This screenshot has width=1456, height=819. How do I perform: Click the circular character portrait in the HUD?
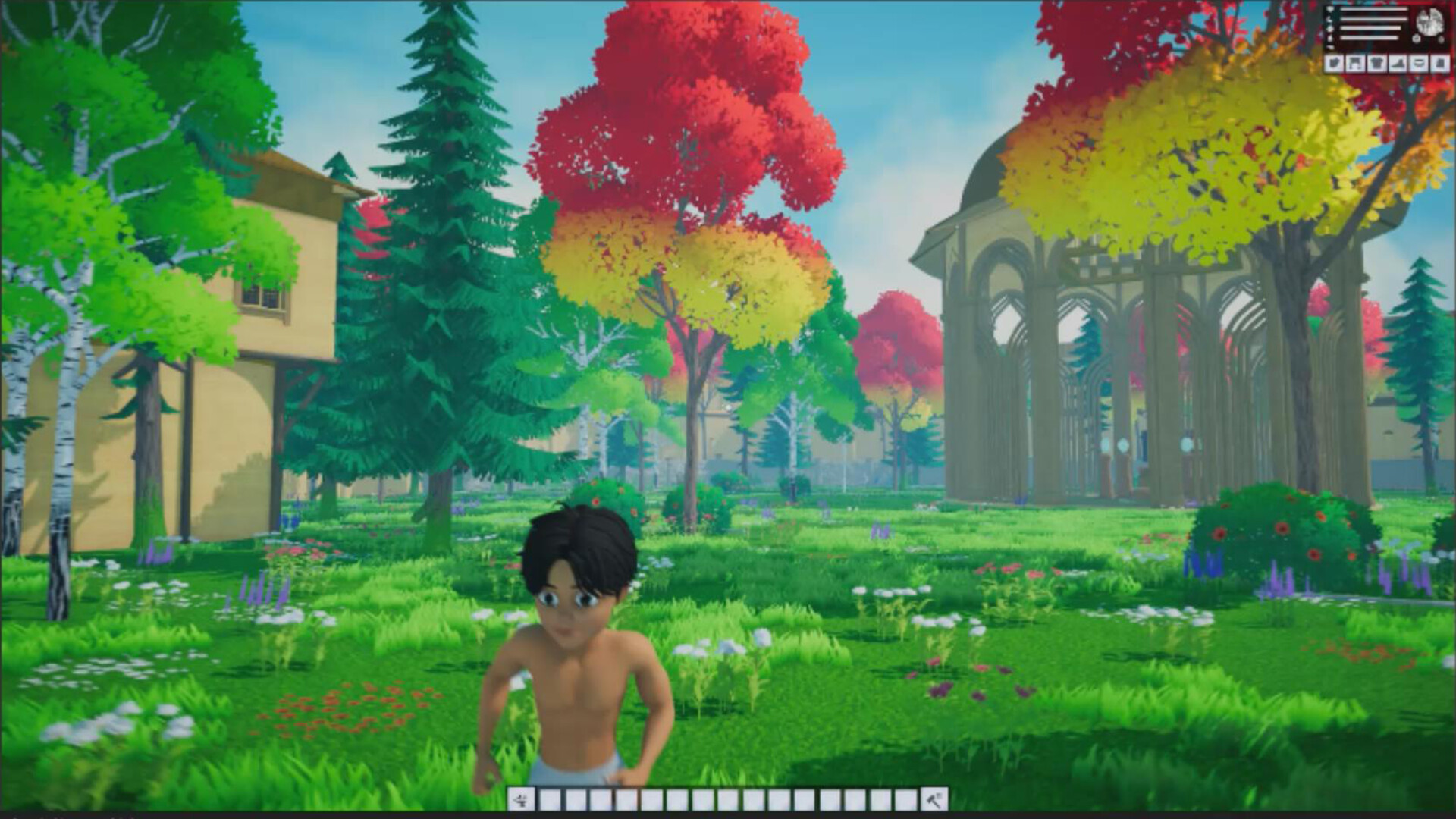click(1429, 21)
